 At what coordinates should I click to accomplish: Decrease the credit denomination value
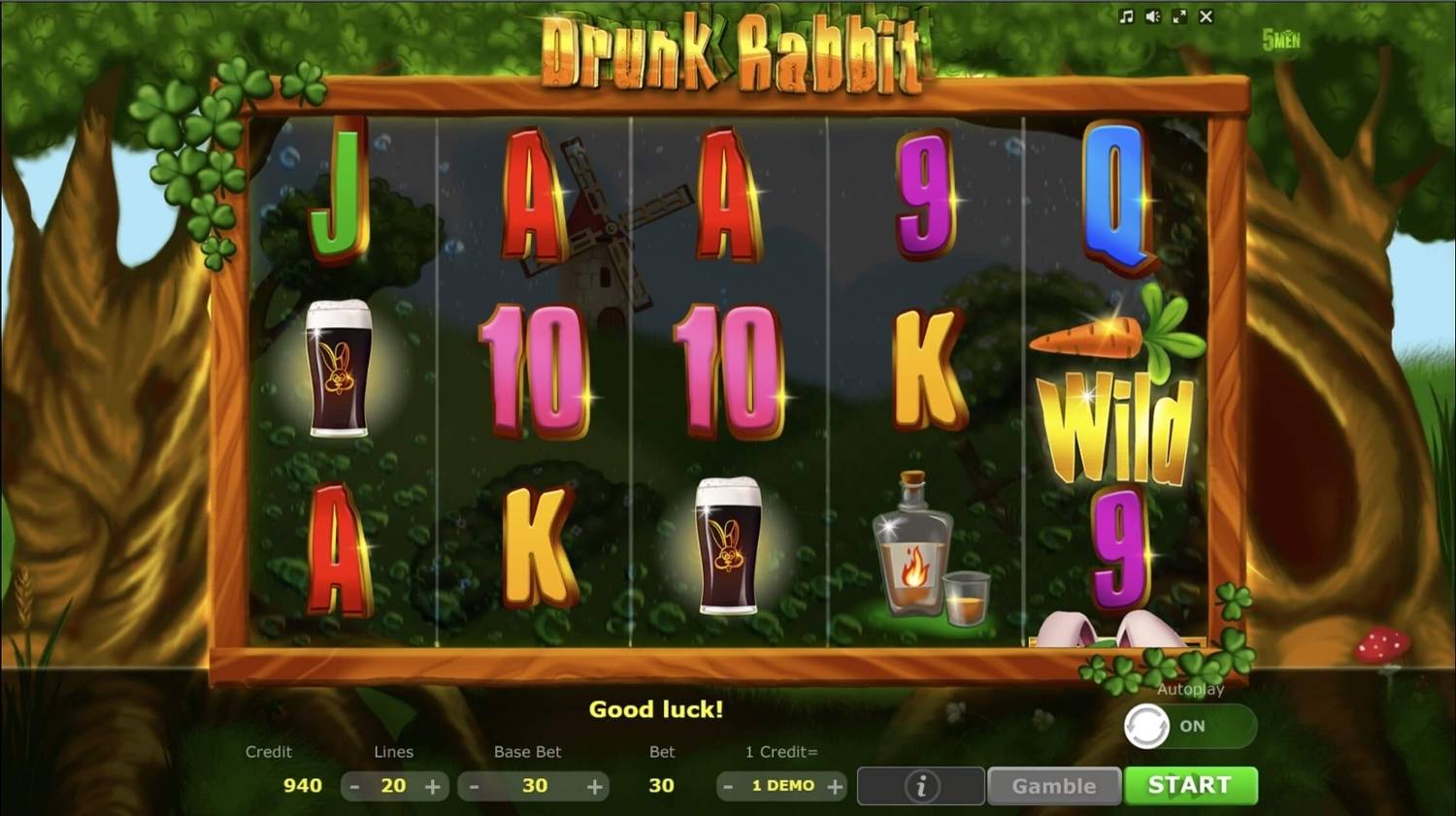point(728,786)
